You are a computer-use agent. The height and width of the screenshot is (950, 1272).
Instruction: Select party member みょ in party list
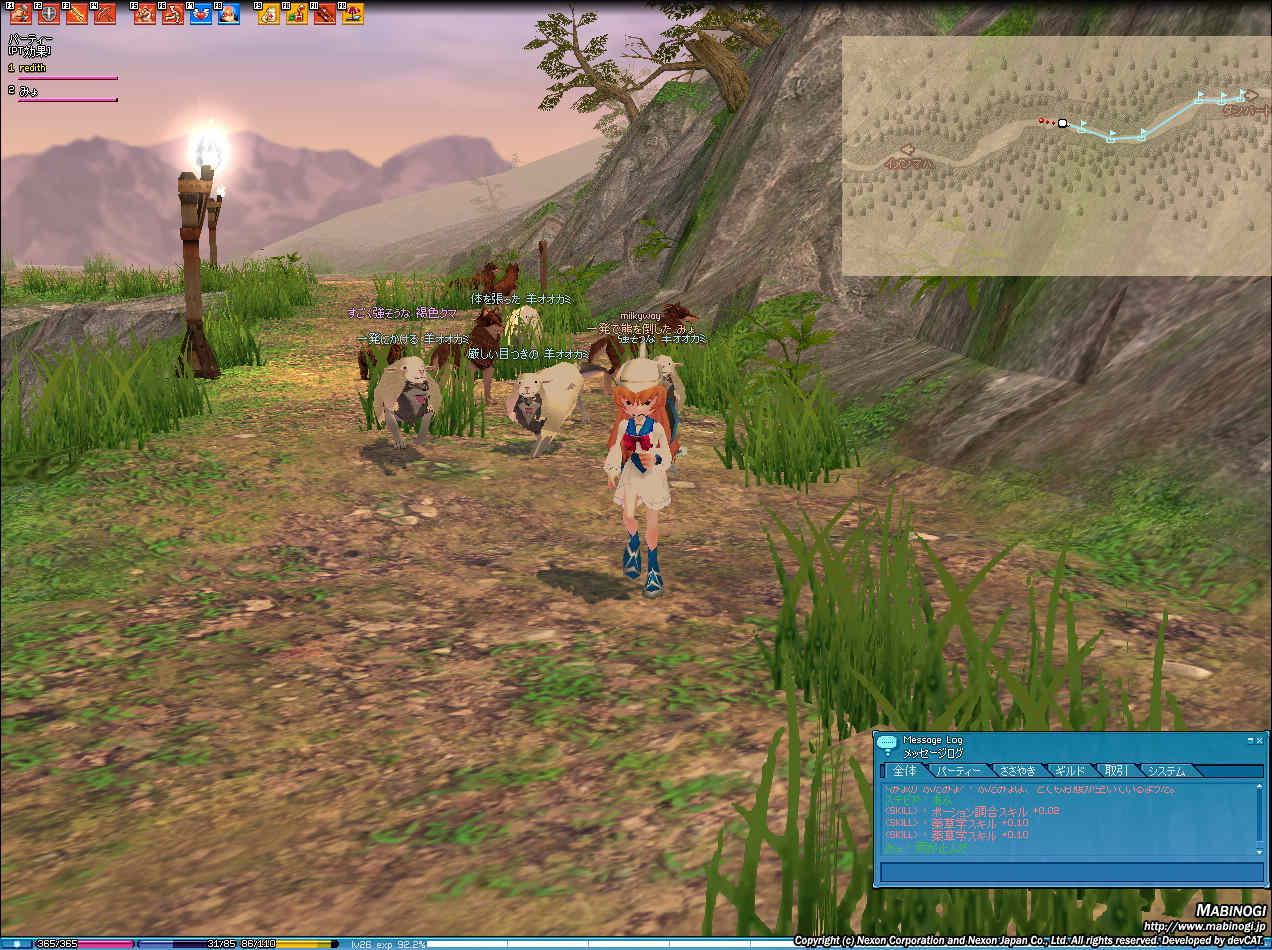click(30, 90)
